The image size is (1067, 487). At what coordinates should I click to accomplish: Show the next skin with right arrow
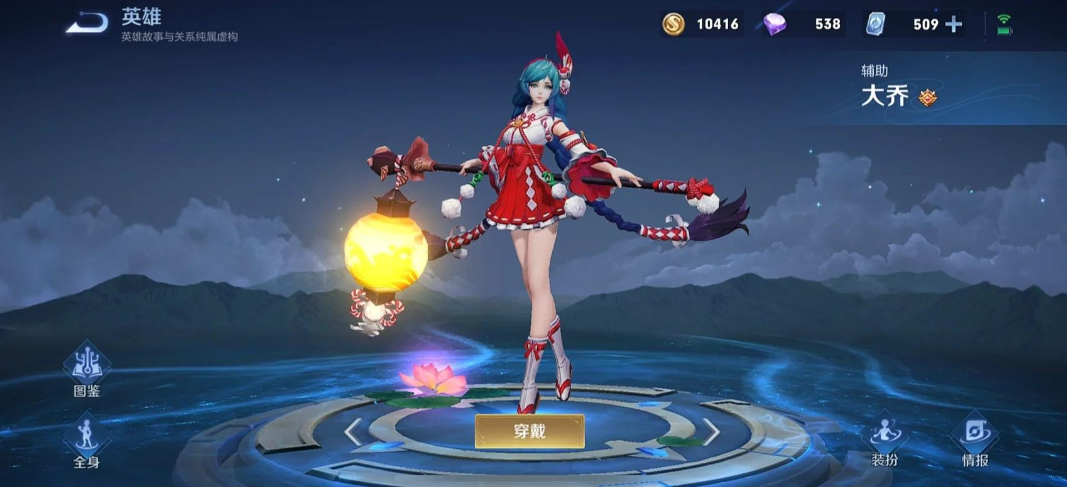pyautogui.click(x=710, y=431)
